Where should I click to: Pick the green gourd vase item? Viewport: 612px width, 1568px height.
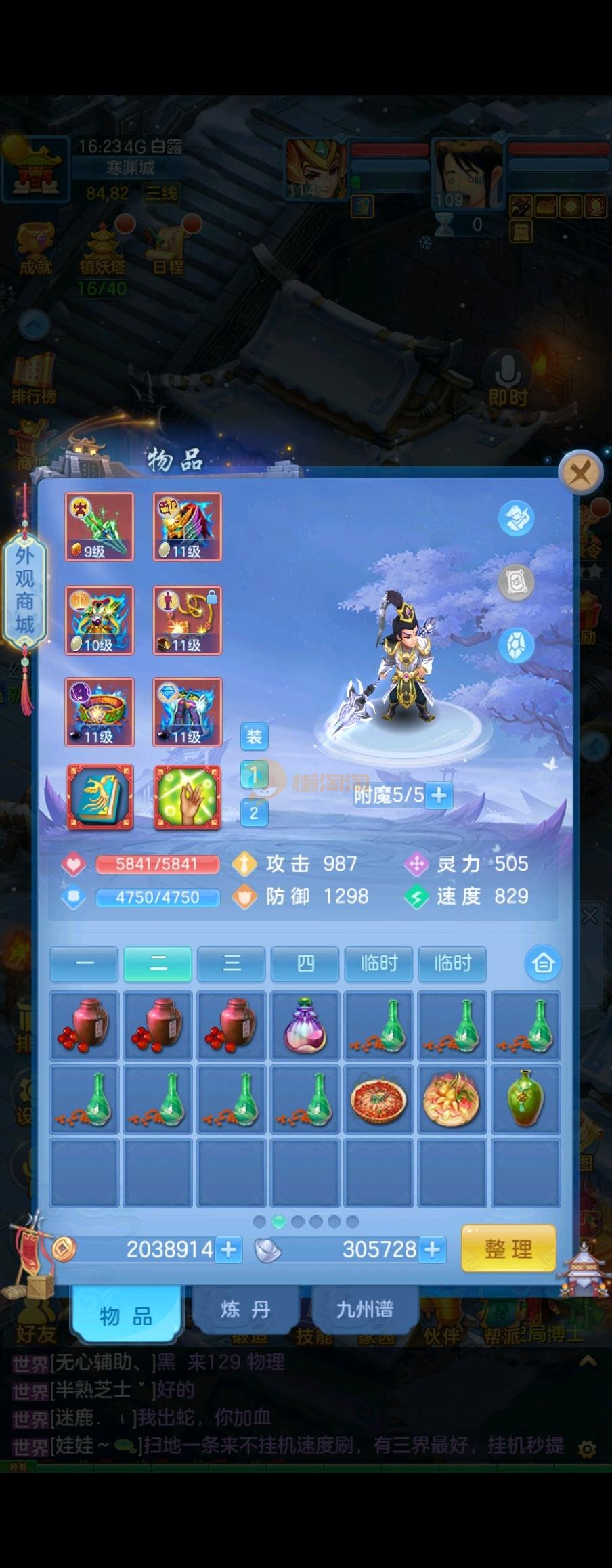pos(526,1099)
